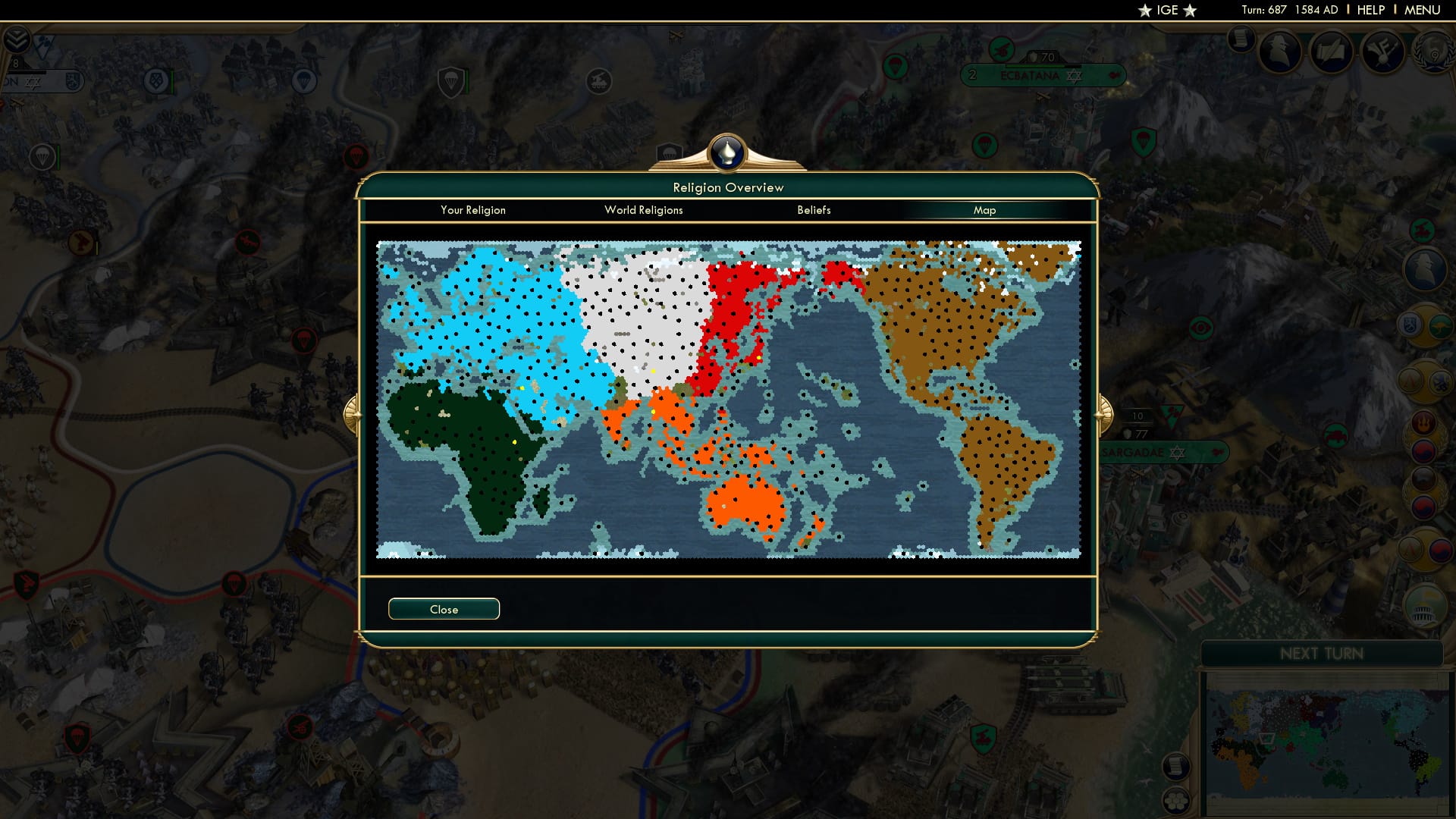Open the World Religions tab
The image size is (1456, 819).
pos(643,210)
